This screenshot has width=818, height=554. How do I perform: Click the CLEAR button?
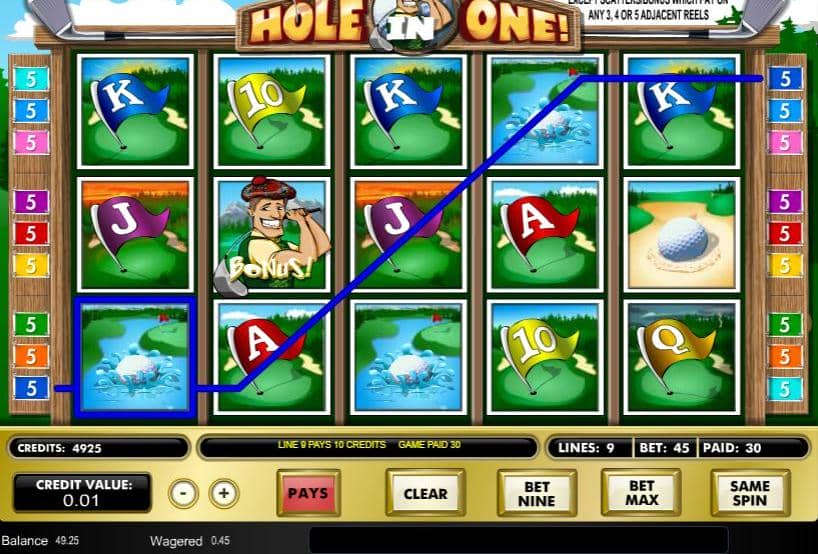click(425, 493)
